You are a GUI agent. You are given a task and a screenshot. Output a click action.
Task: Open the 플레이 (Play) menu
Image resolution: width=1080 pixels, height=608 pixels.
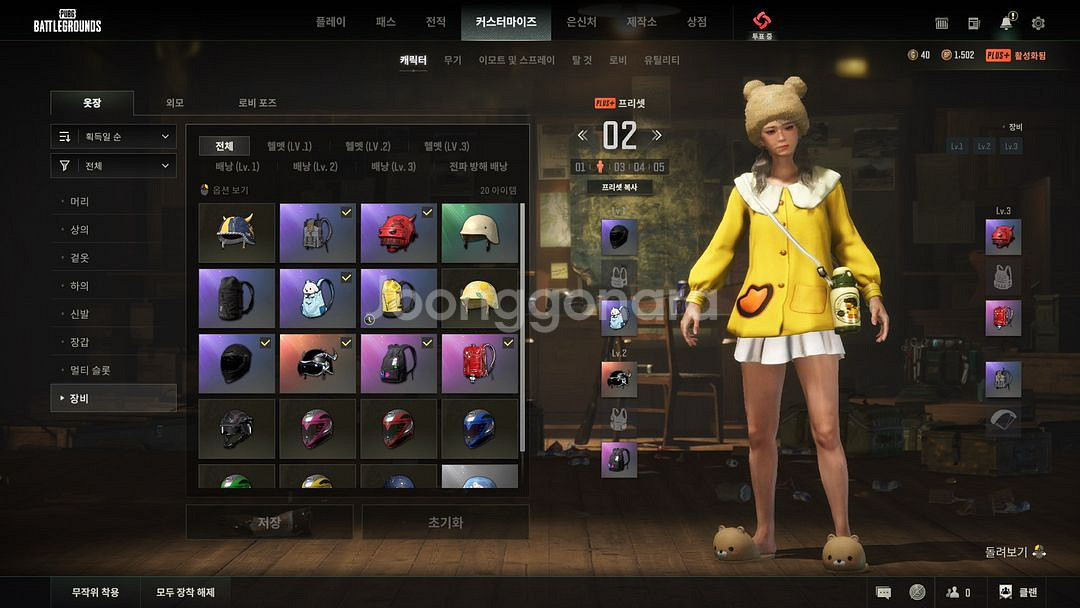pyautogui.click(x=330, y=22)
